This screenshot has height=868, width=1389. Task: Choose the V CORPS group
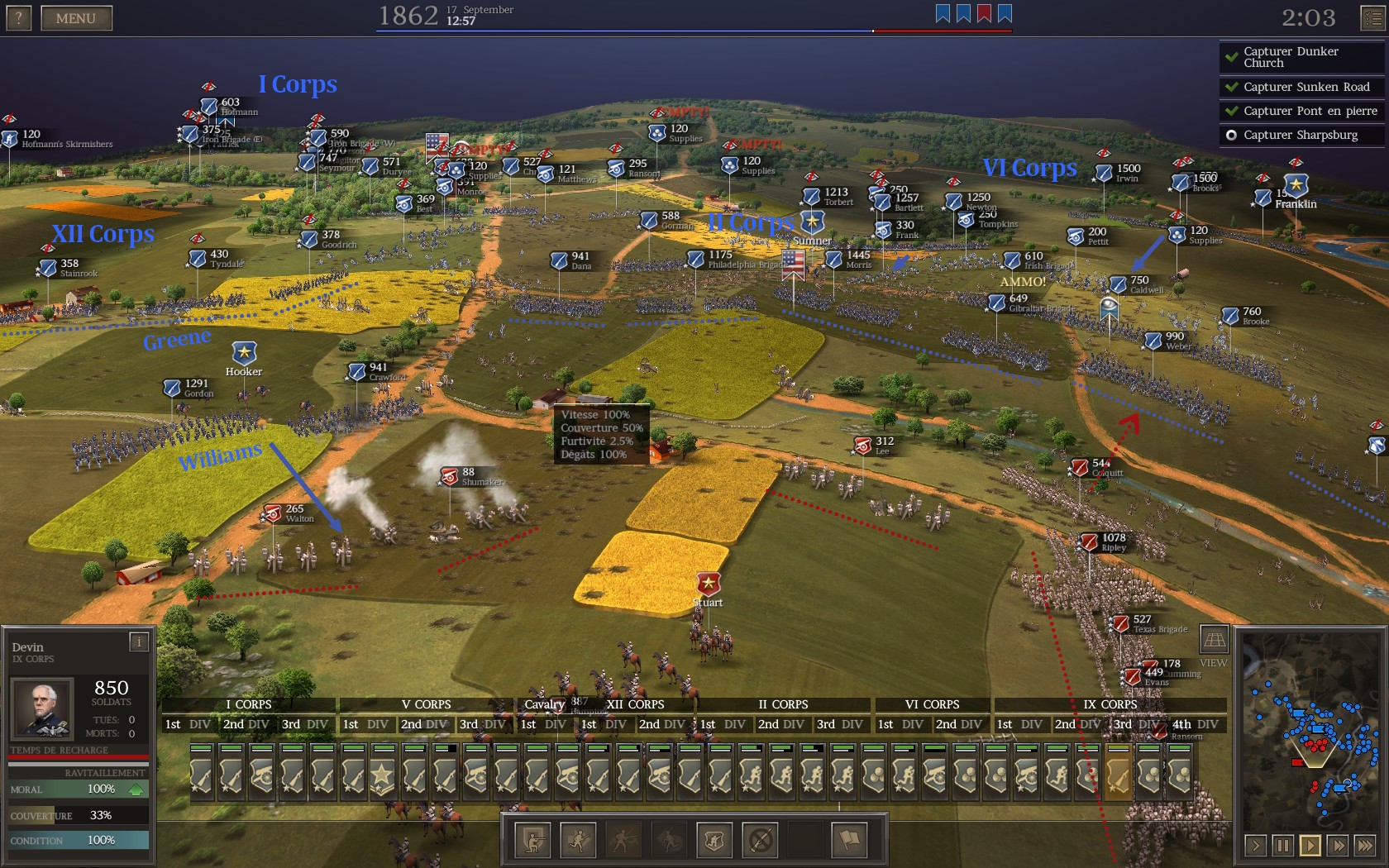[x=426, y=704]
